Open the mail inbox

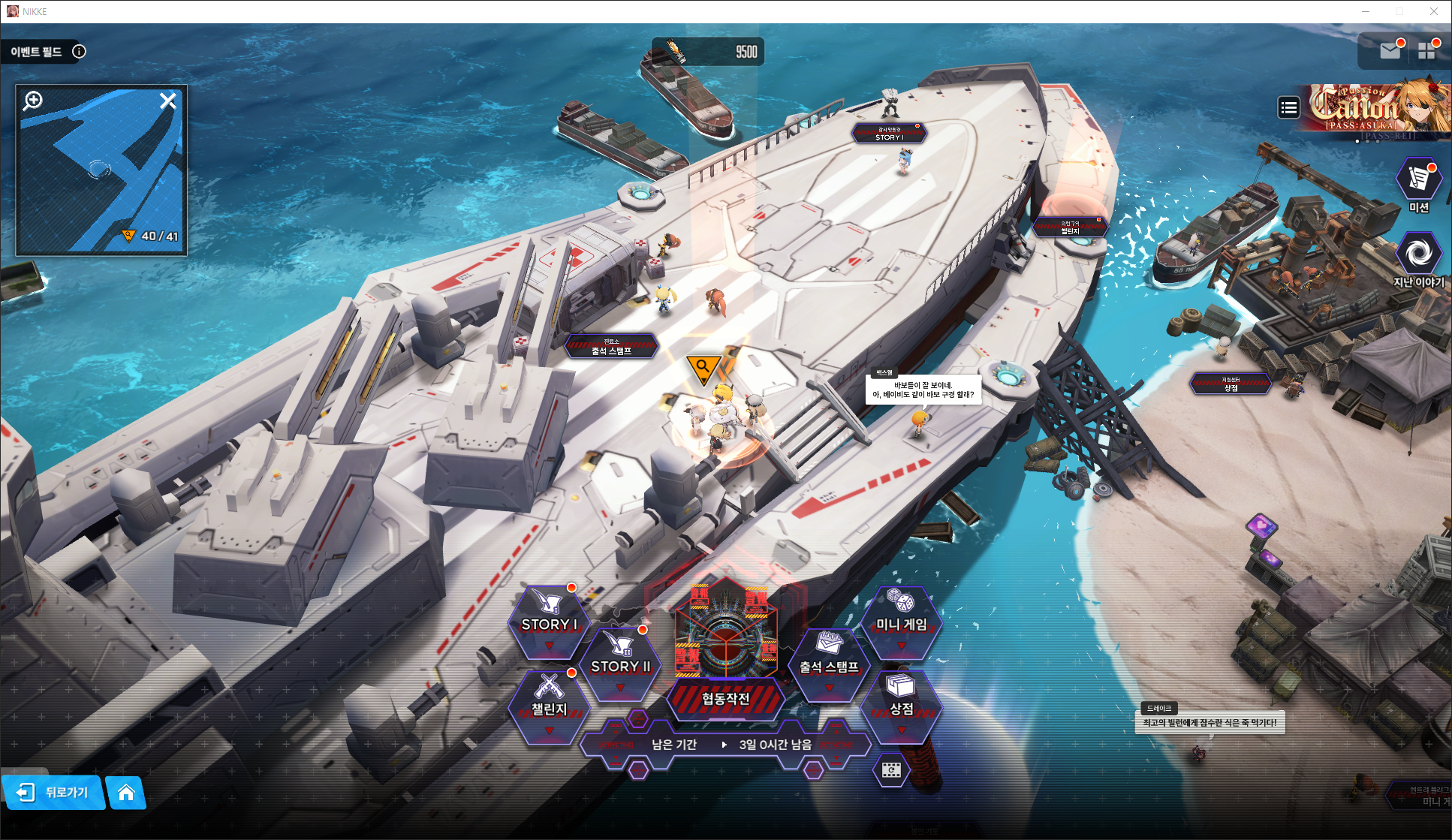(x=1390, y=50)
